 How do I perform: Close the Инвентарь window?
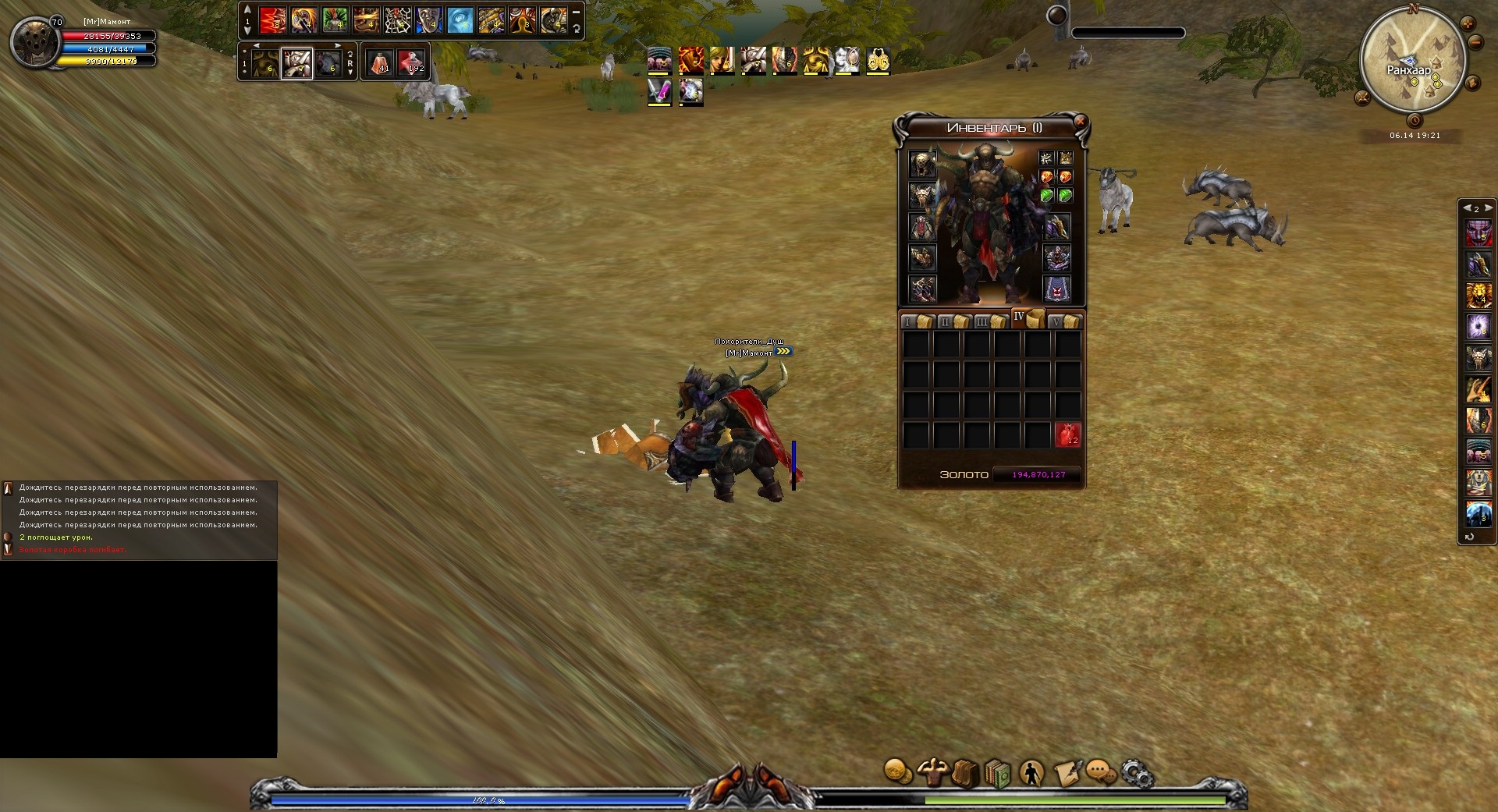1080,122
